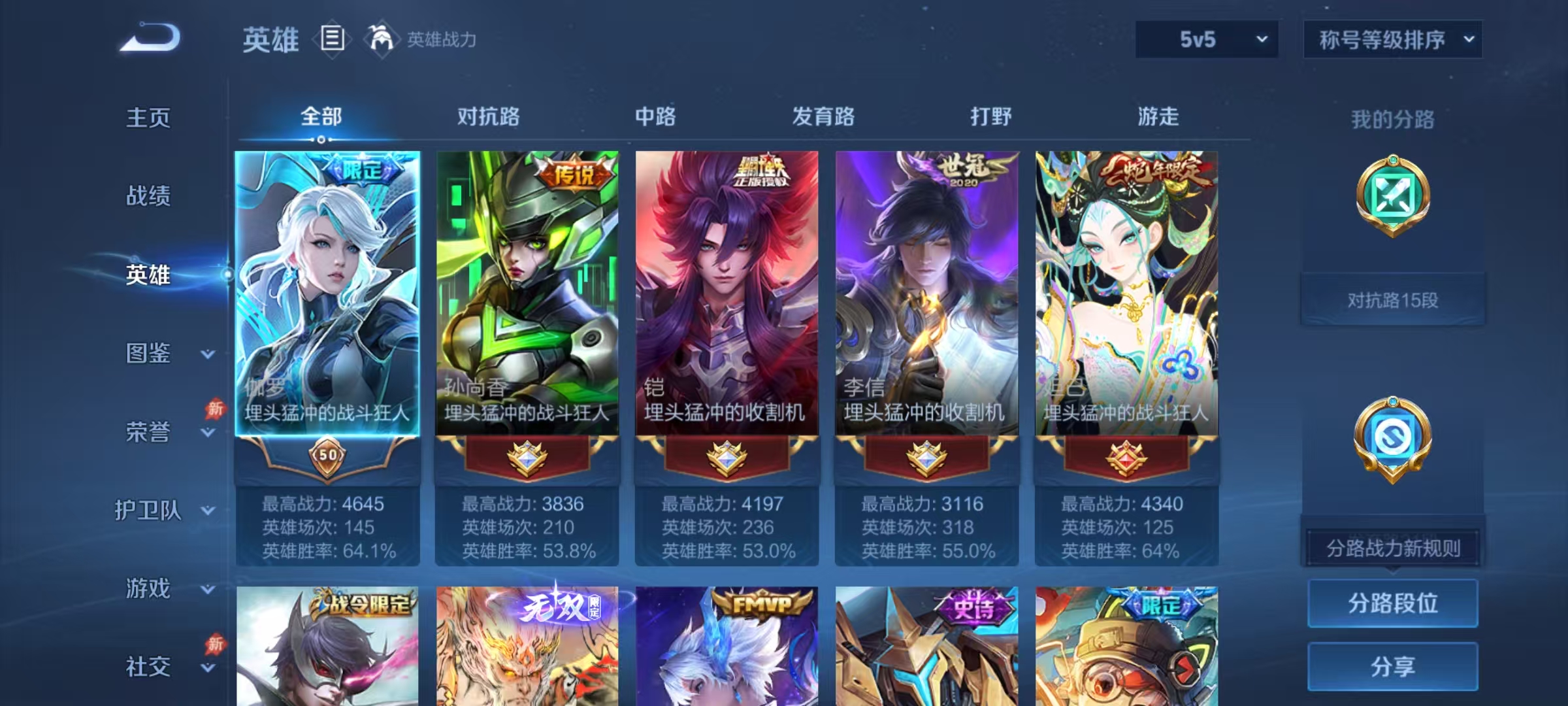The width and height of the screenshot is (1568, 706).
Task: Switch to the 中路 tab
Action: tap(655, 118)
